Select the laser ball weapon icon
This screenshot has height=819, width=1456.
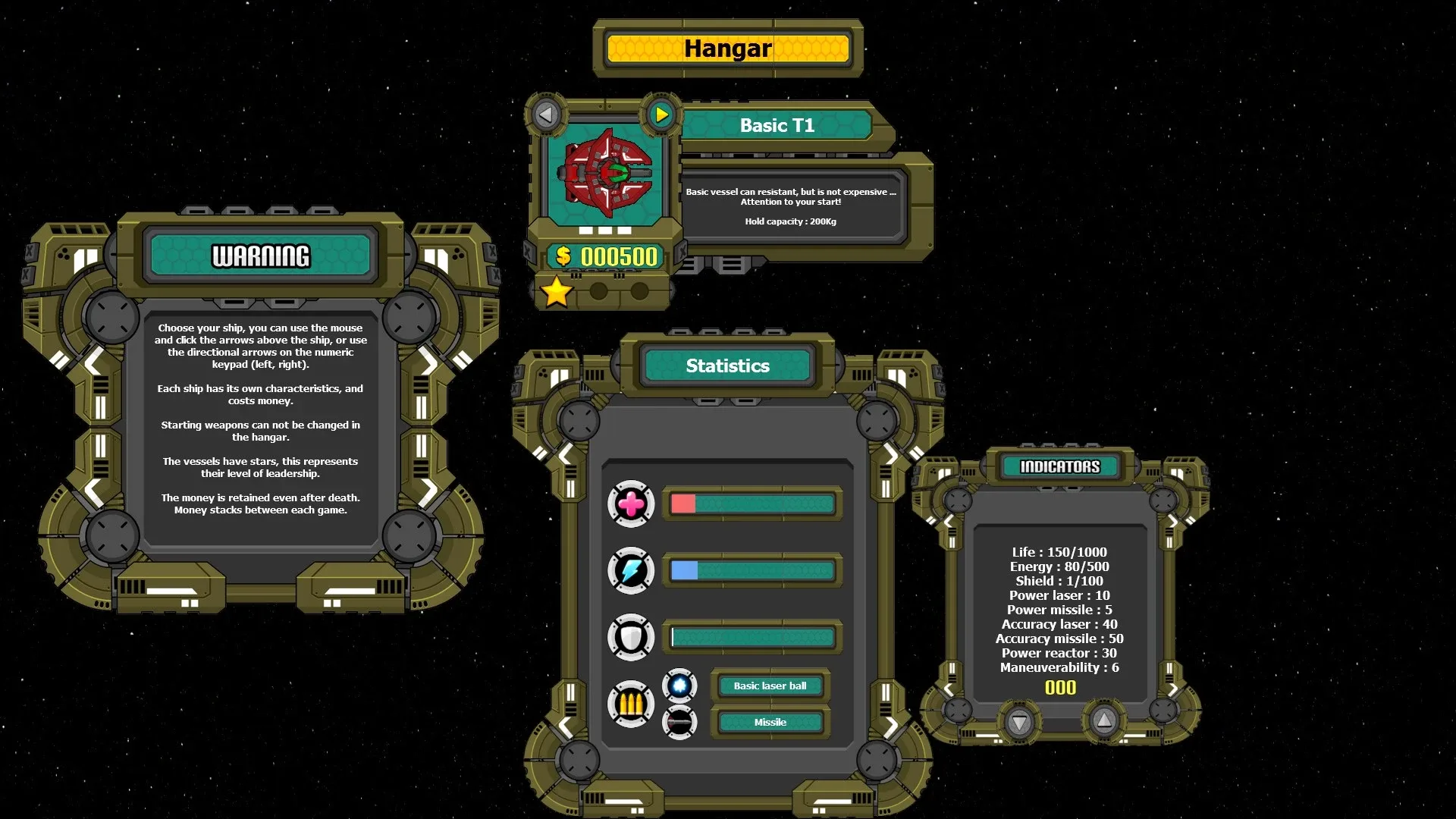680,685
